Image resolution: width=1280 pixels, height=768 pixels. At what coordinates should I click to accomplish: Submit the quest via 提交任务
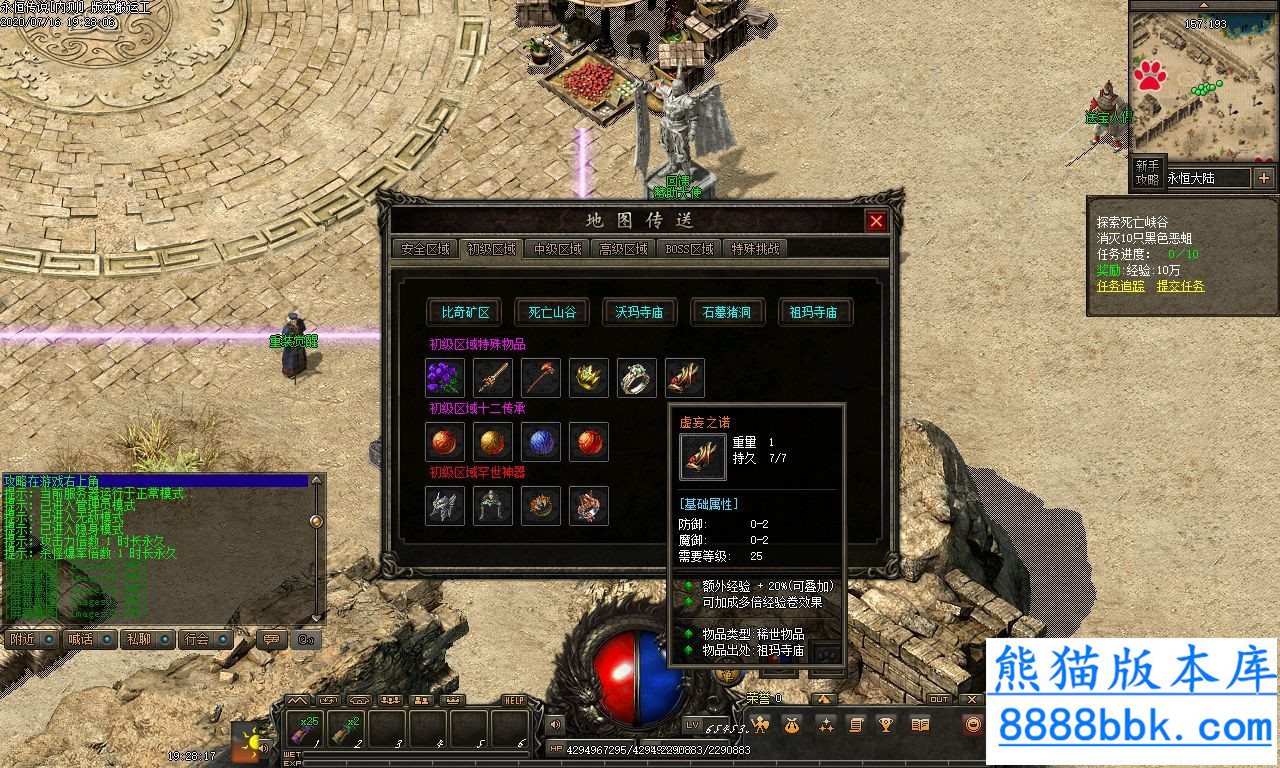1180,286
